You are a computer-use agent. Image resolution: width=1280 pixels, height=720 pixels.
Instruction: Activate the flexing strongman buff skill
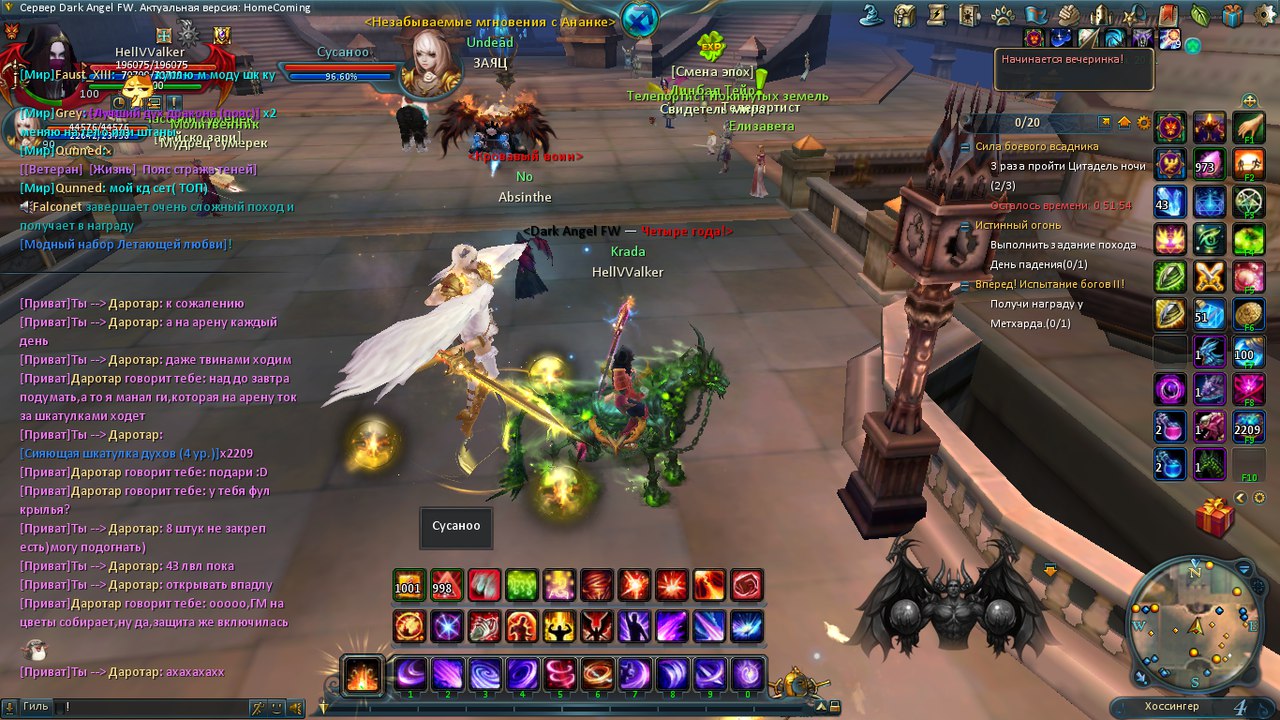(x=560, y=627)
